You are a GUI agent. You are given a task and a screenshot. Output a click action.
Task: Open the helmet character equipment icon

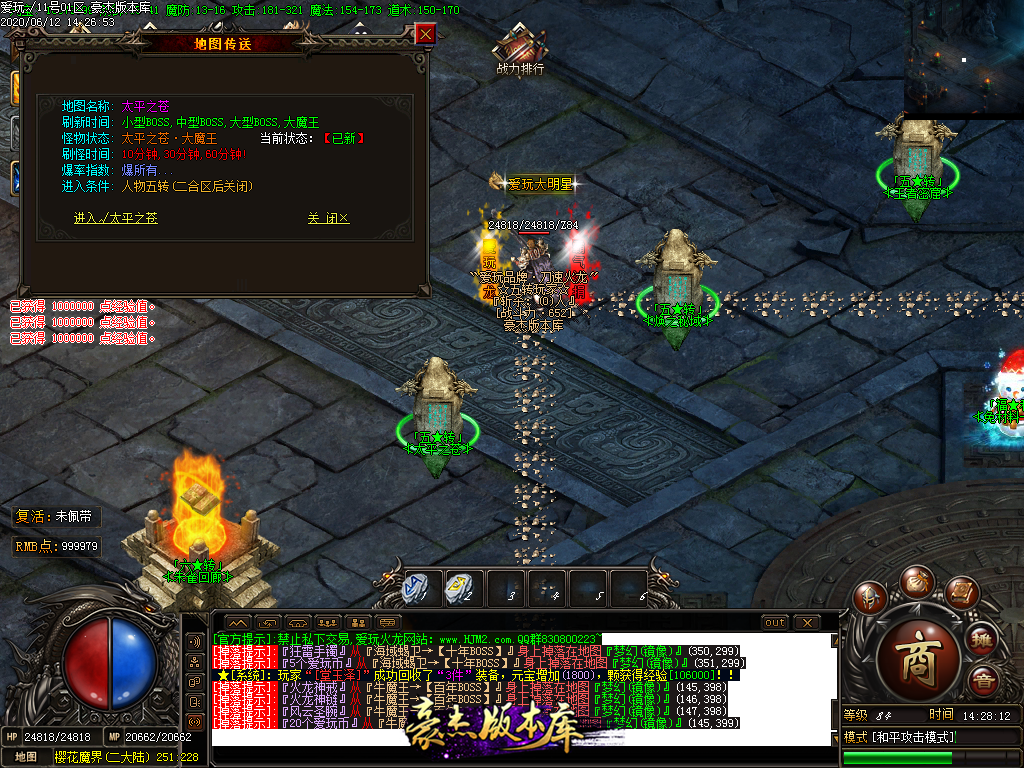pos(871,600)
